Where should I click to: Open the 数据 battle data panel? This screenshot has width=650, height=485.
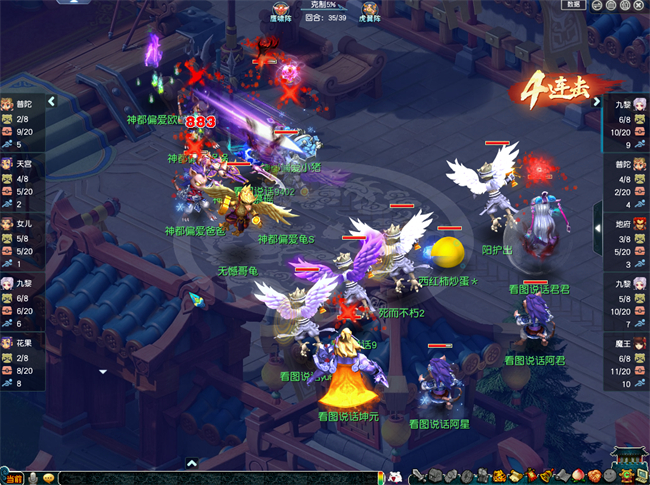point(573,5)
